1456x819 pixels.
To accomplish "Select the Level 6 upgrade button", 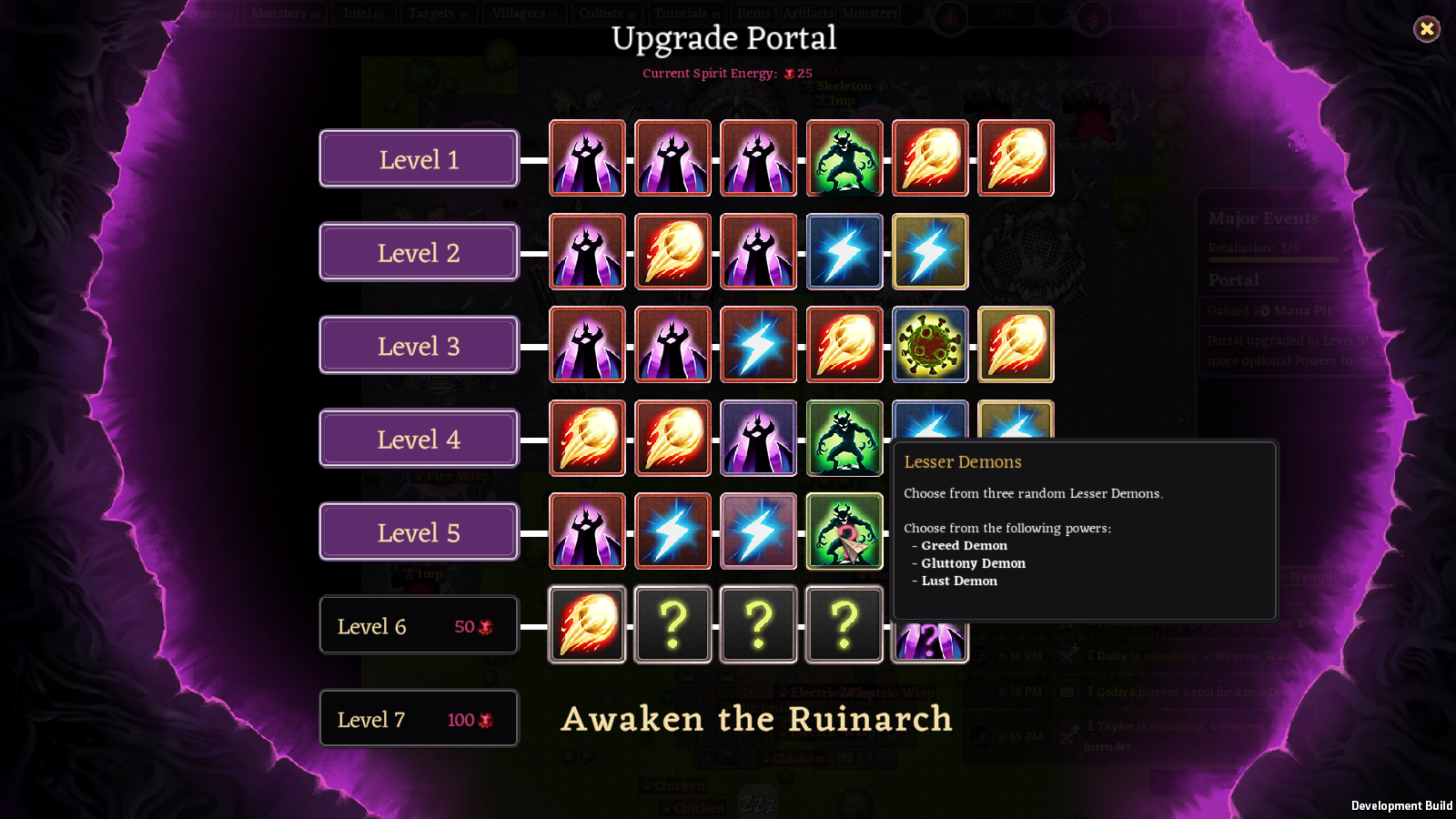I will pos(418,625).
